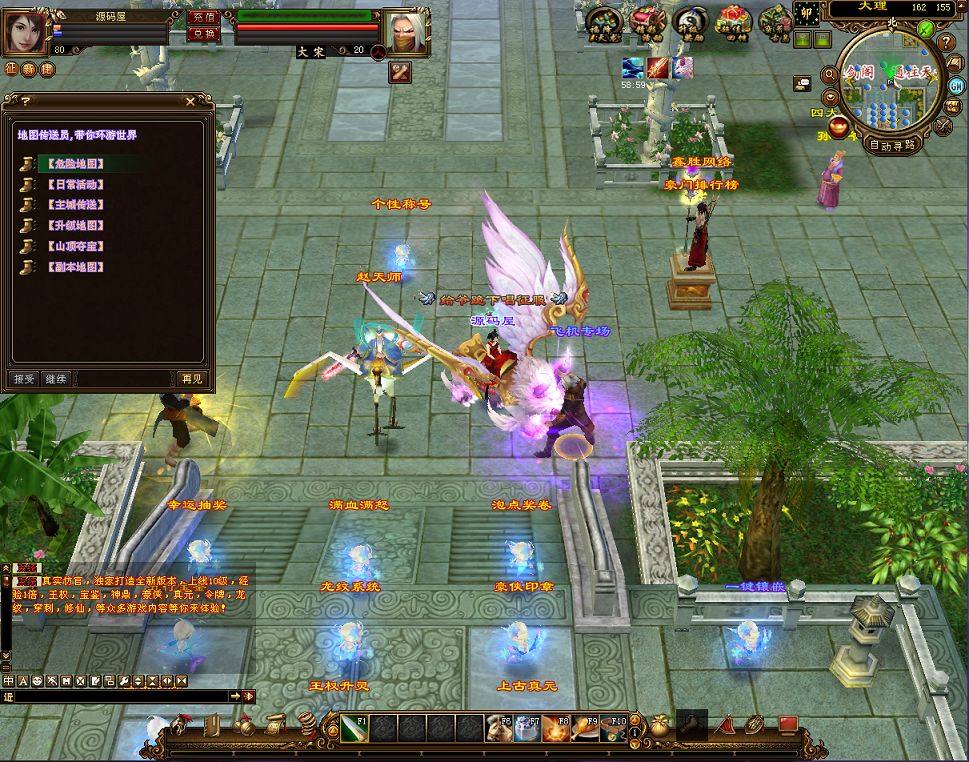Close the map teleporter dialogue window
The image size is (969, 762).
pos(191,101)
